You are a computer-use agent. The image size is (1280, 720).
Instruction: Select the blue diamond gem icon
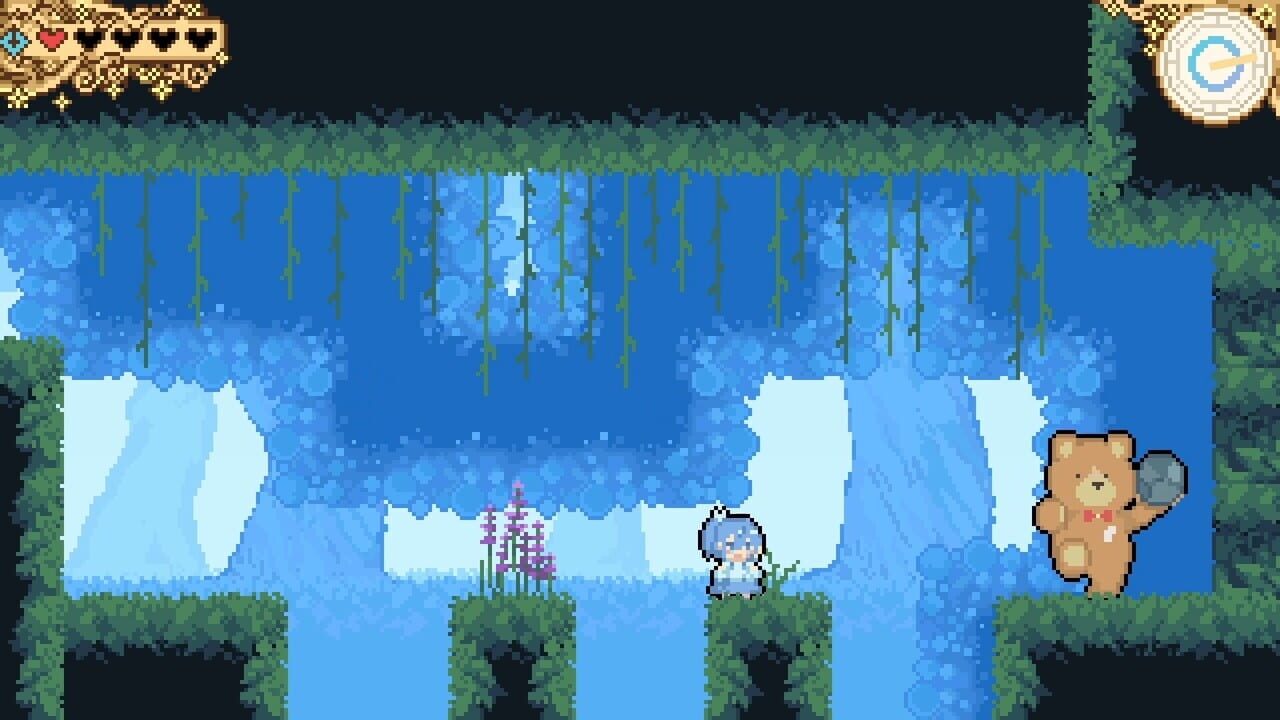pyautogui.click(x=14, y=40)
